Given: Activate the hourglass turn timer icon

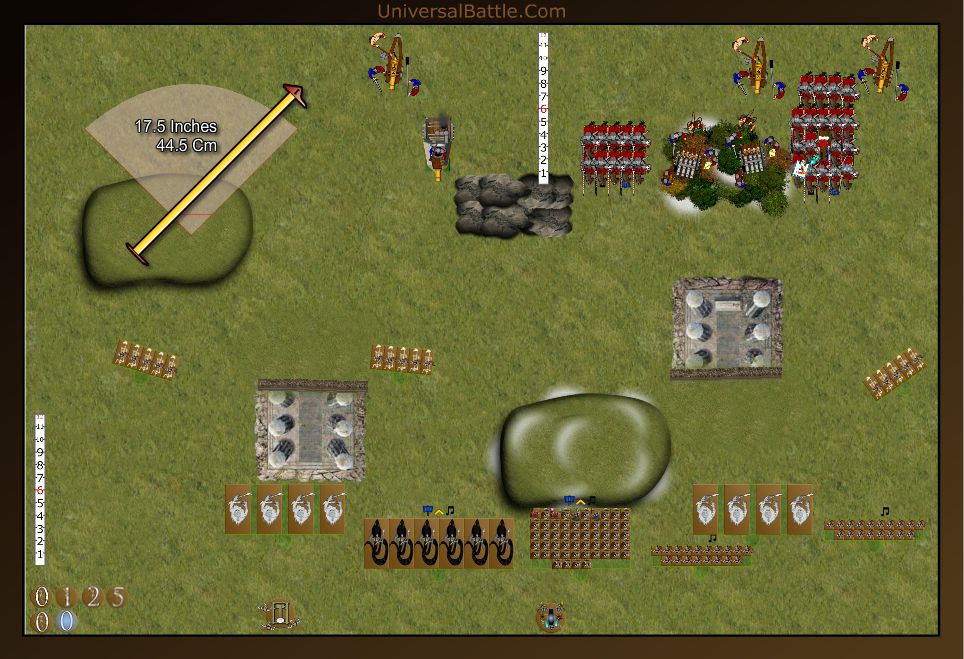Looking at the screenshot, I should [x=279, y=613].
